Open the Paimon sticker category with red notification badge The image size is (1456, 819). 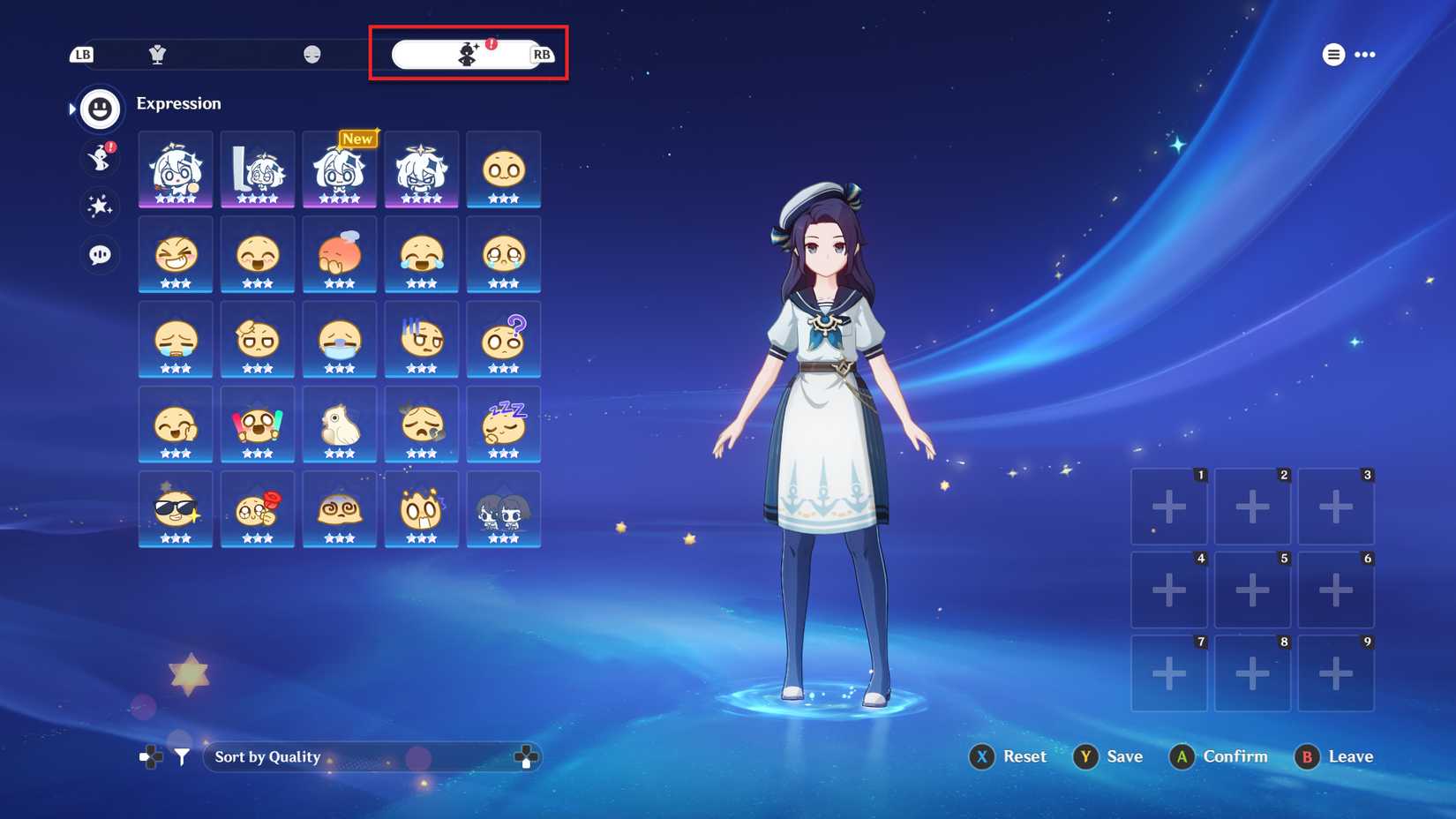[99, 159]
